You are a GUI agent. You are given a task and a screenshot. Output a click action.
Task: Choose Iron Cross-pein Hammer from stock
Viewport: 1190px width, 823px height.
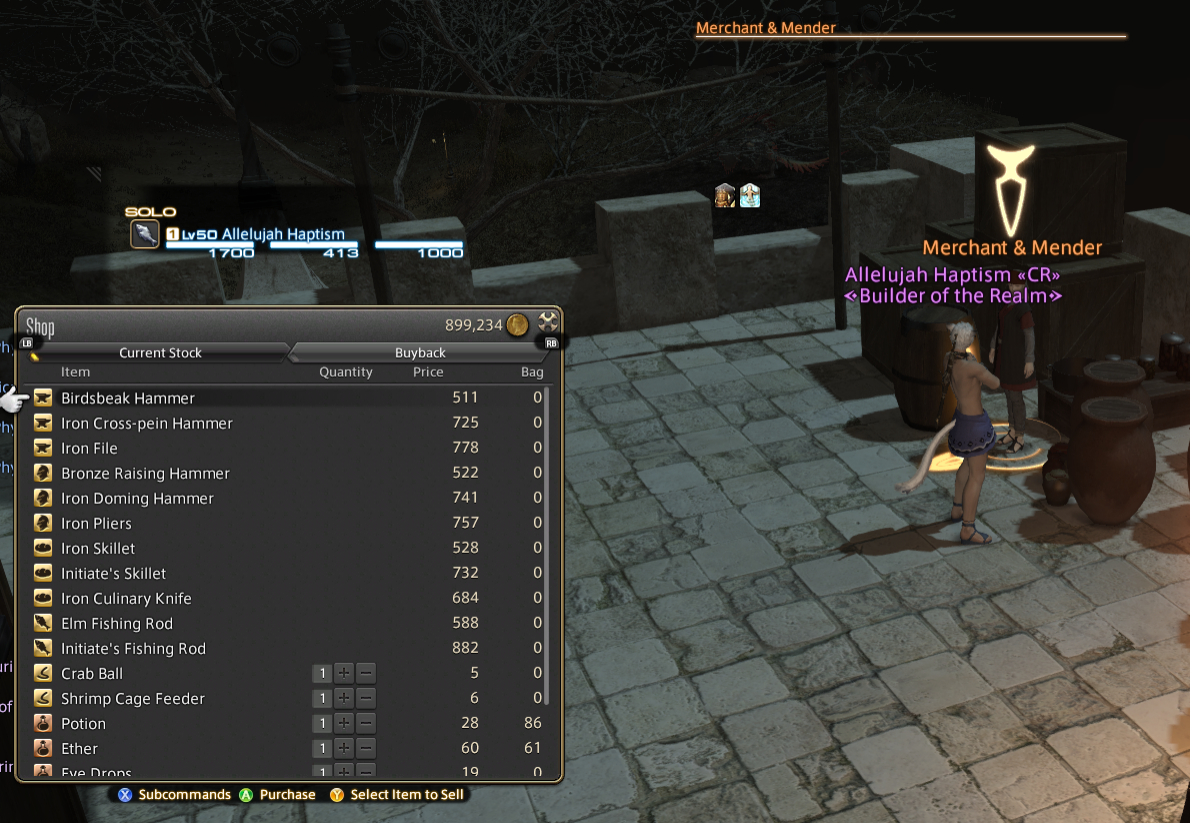tap(147, 423)
